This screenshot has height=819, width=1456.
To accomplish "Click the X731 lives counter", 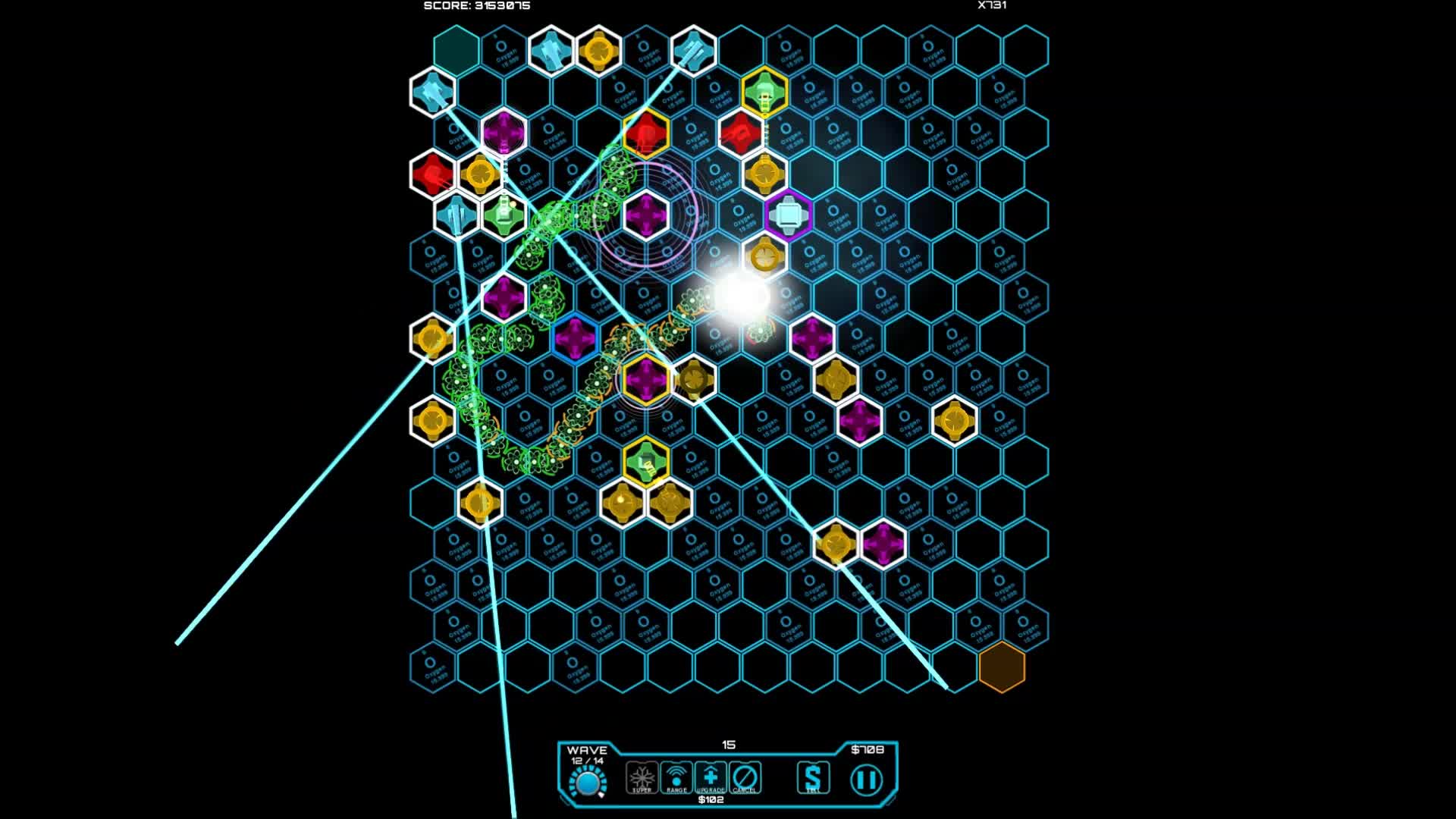I will (990, 5).
